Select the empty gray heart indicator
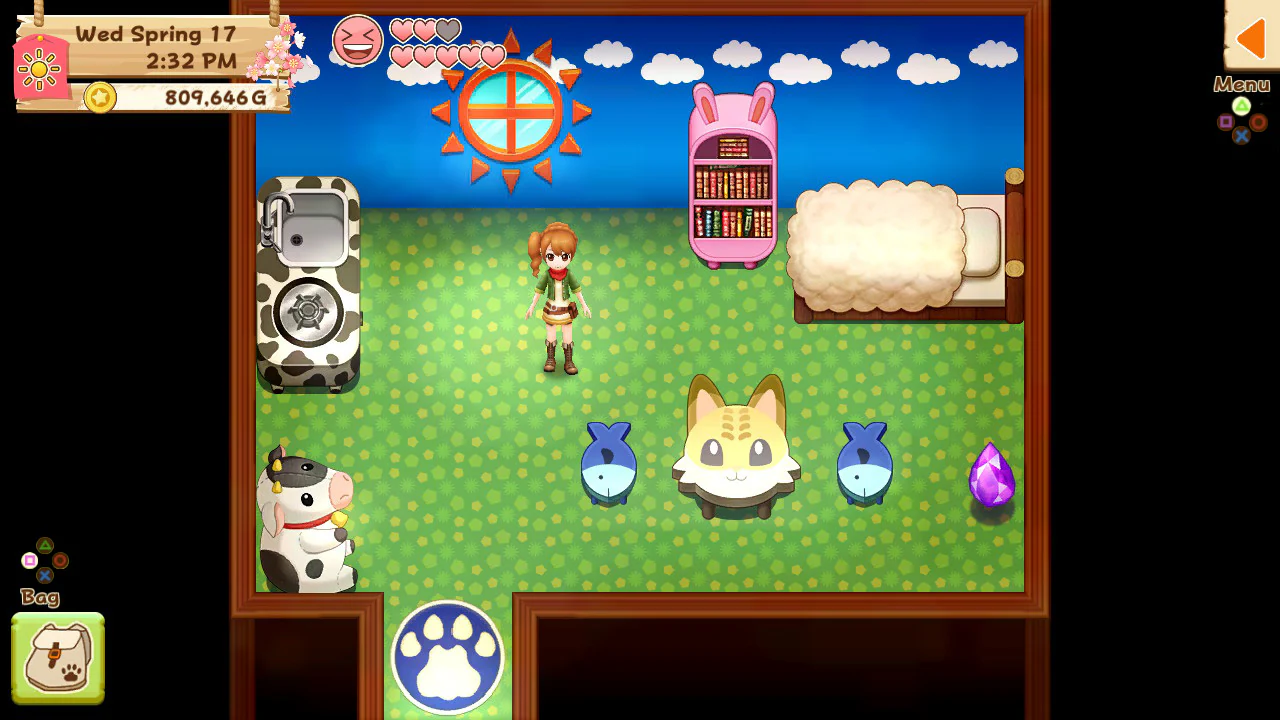 pos(448,31)
